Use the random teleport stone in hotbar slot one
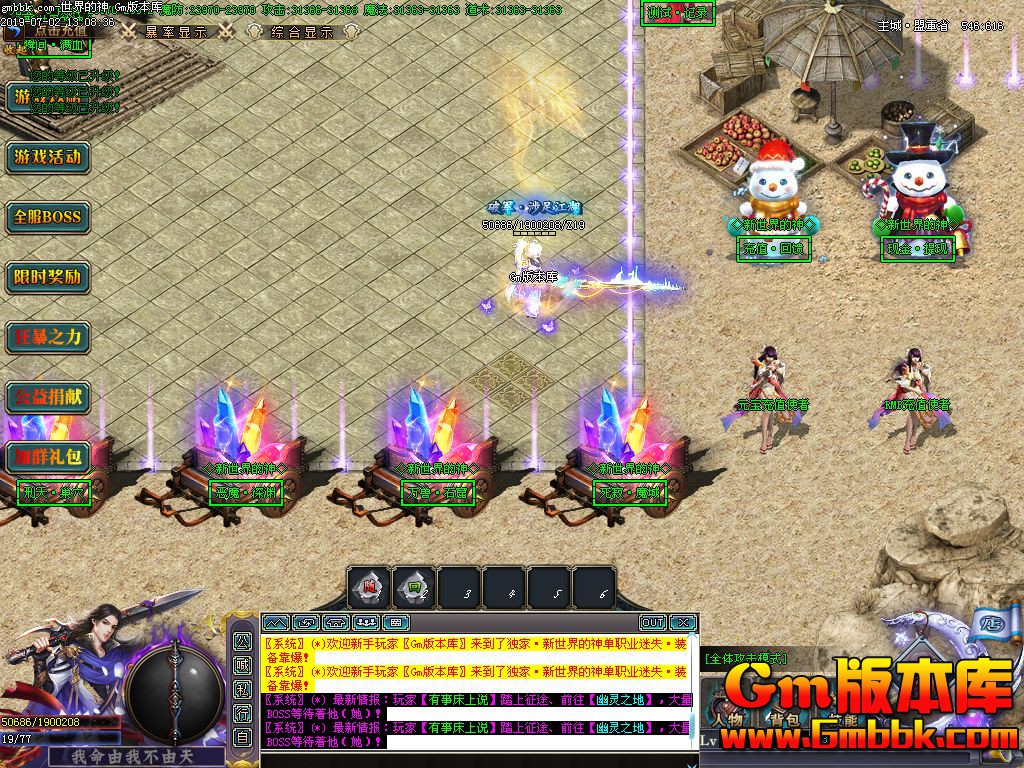Screen dimensions: 1024x768 click(369, 588)
